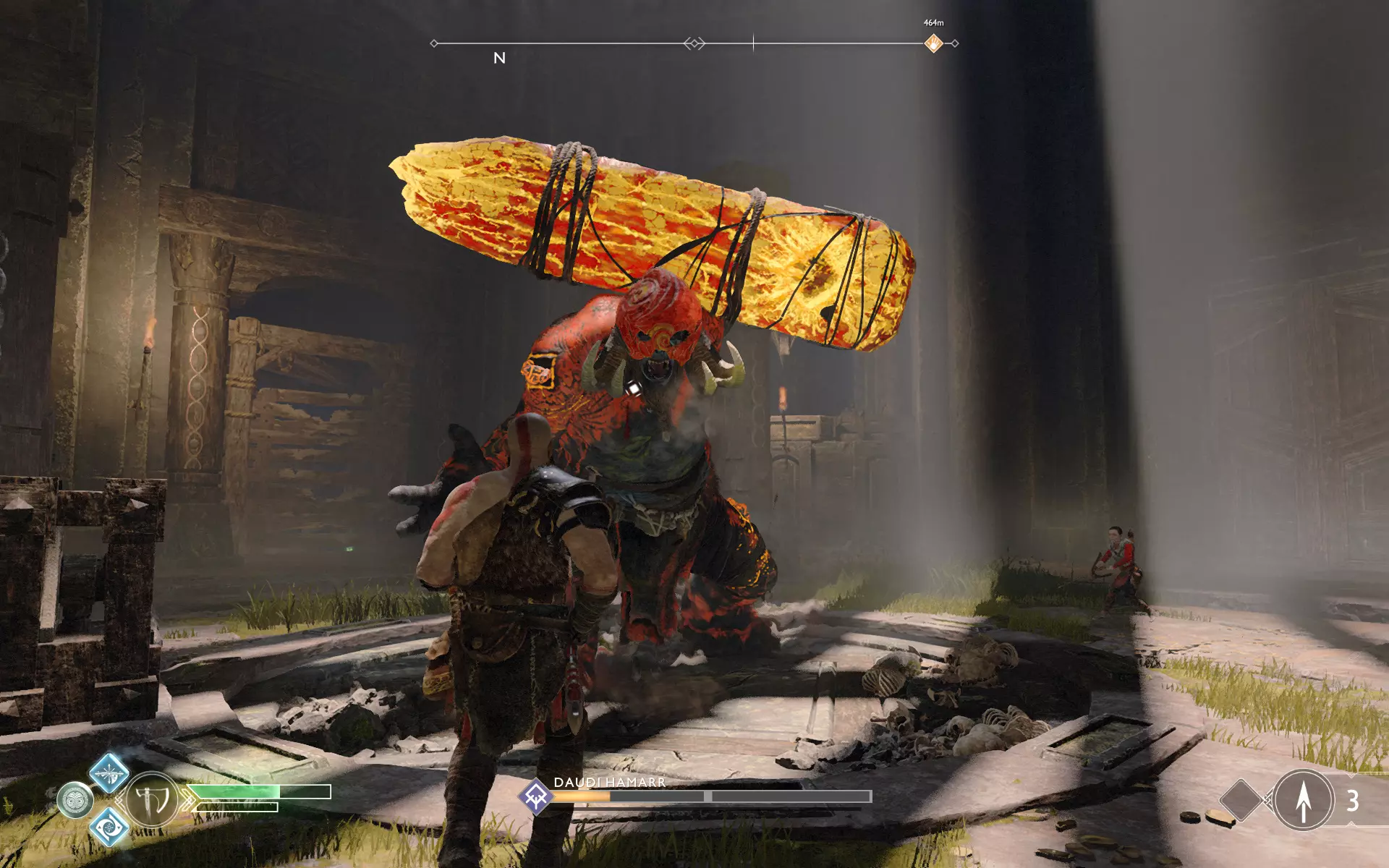Click the round owl-face talisman icon
The height and width of the screenshot is (868, 1389).
click(x=75, y=801)
